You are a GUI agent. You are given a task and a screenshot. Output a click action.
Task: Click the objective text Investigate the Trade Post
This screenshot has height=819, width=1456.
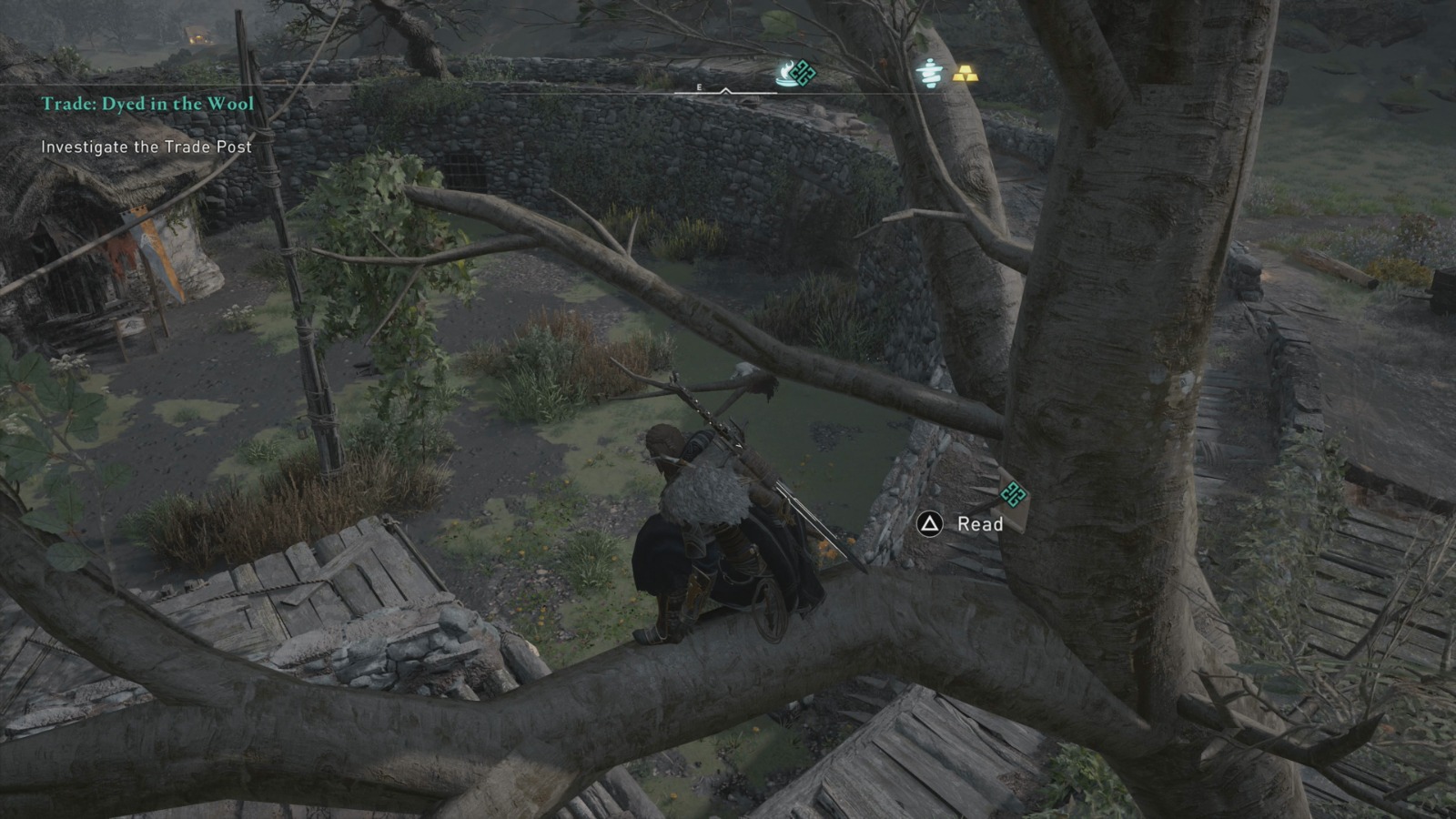pyautogui.click(x=146, y=145)
